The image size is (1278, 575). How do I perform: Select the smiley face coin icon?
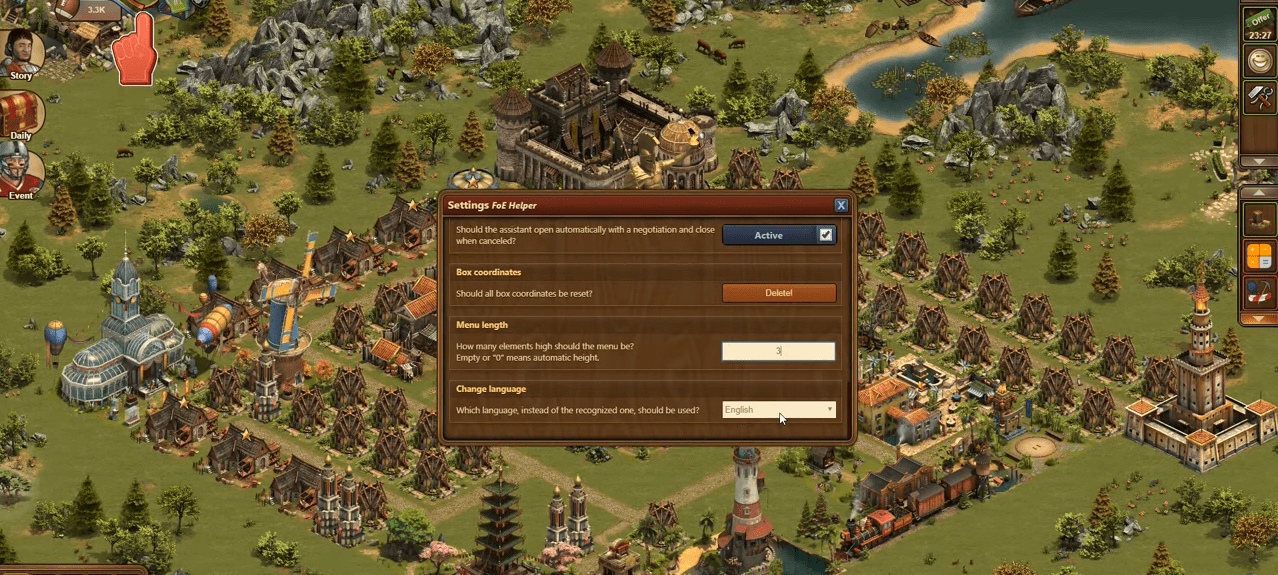pos(1258,61)
